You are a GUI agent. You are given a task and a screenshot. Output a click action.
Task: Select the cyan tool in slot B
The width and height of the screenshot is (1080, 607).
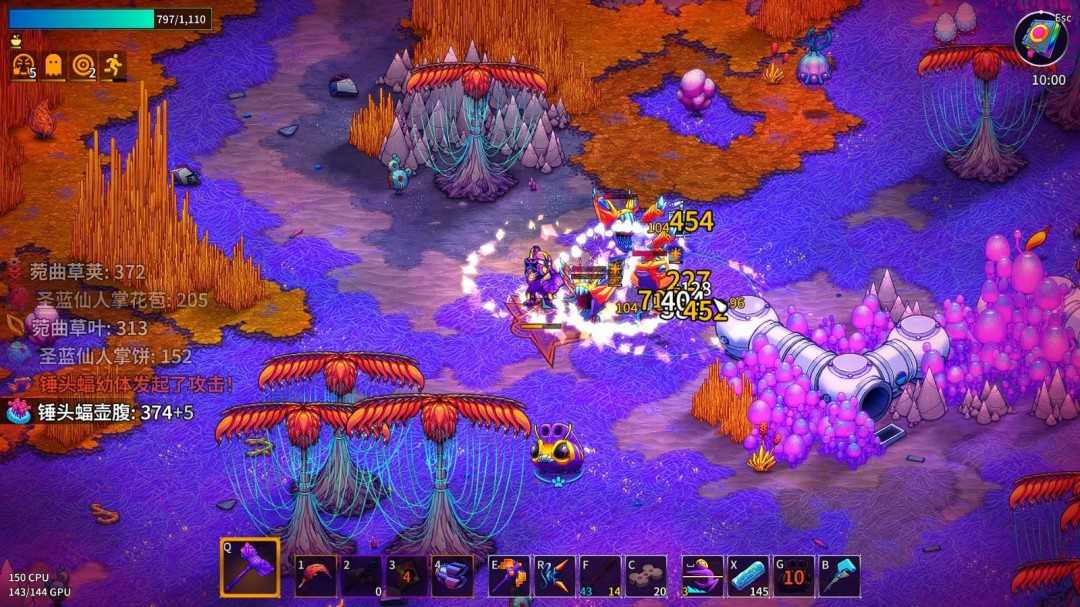[839, 576]
